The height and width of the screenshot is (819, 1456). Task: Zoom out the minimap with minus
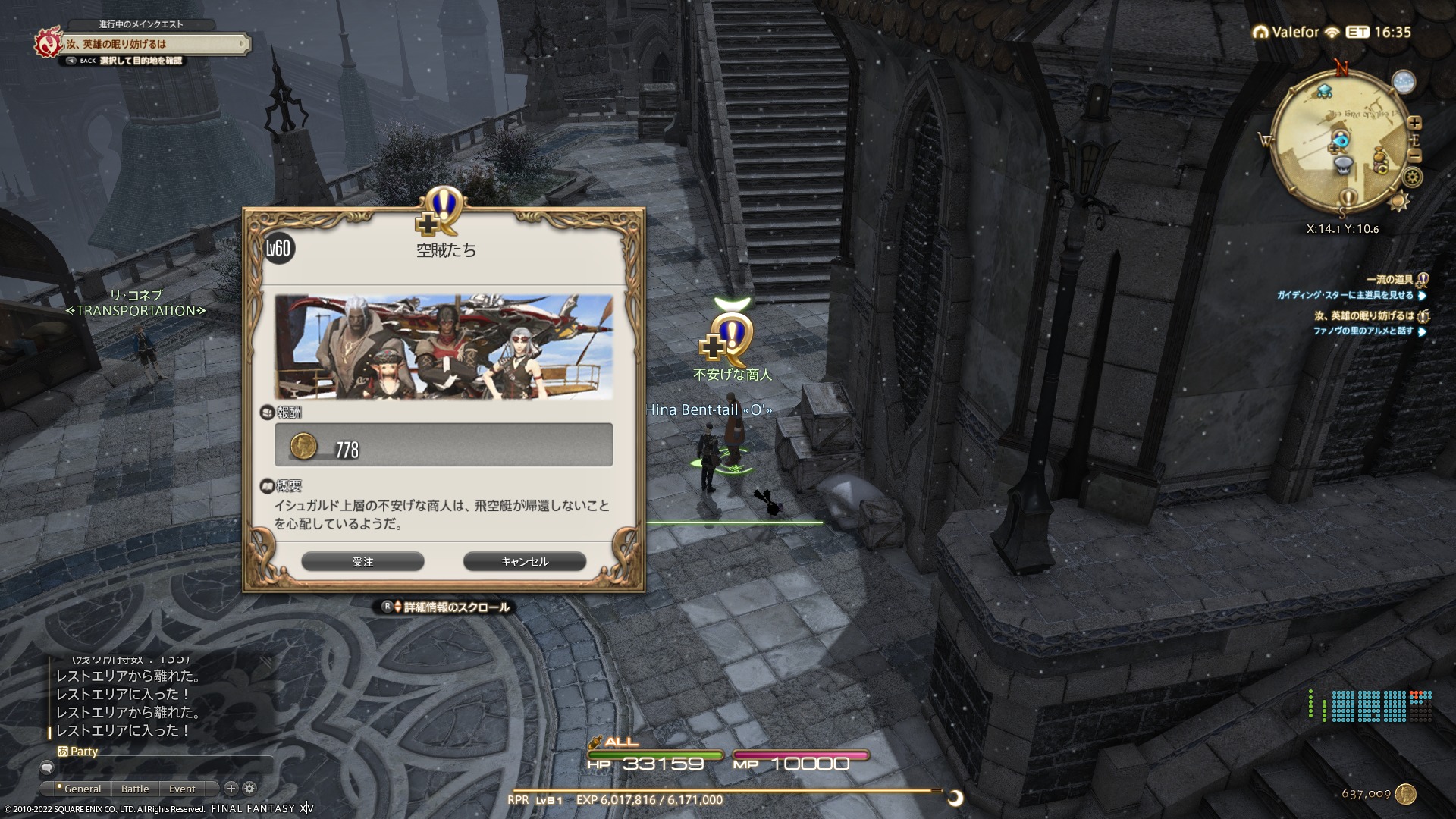click(x=1414, y=155)
